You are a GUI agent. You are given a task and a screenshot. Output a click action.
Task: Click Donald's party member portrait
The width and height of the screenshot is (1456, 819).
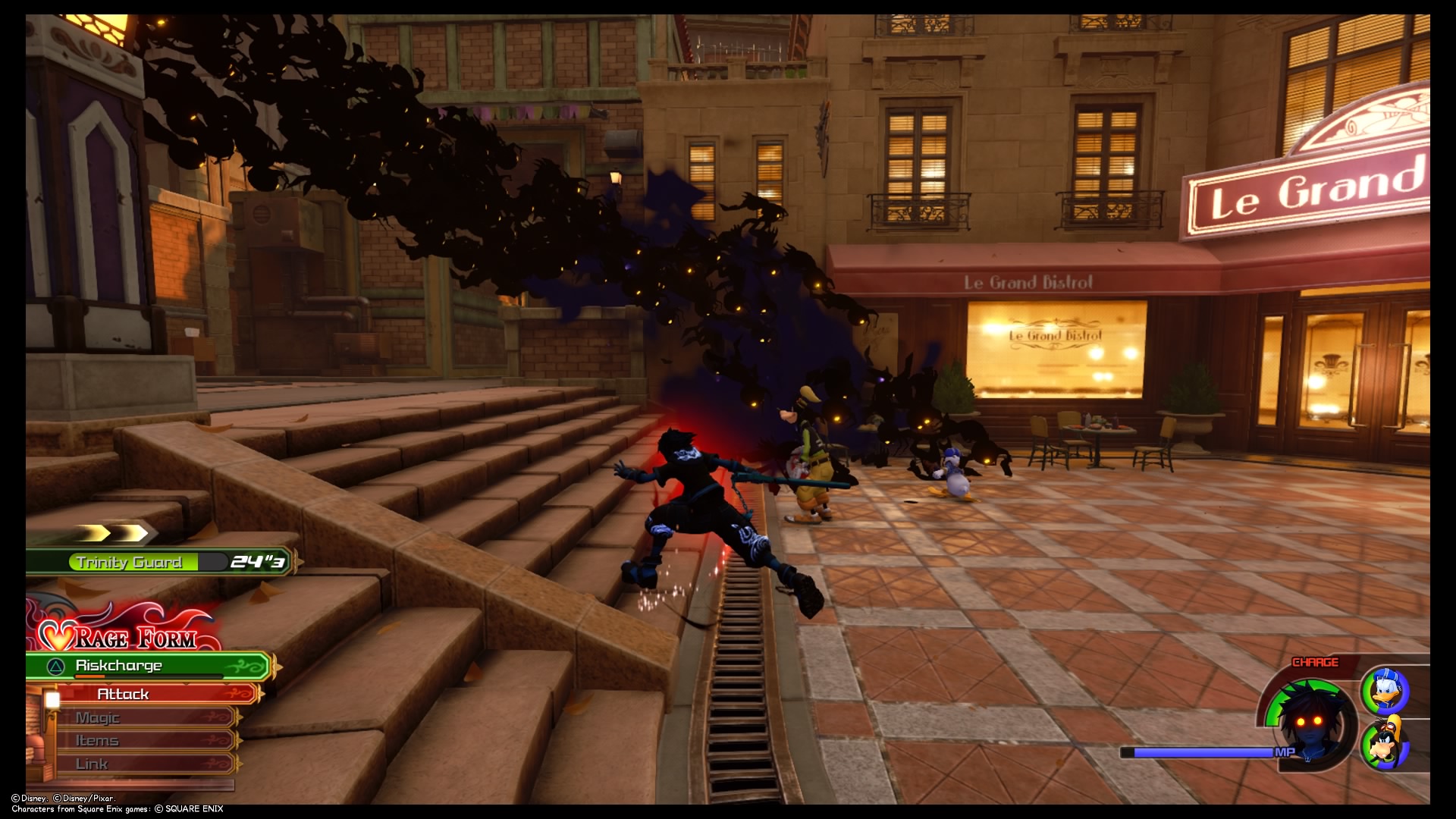[x=1387, y=692]
